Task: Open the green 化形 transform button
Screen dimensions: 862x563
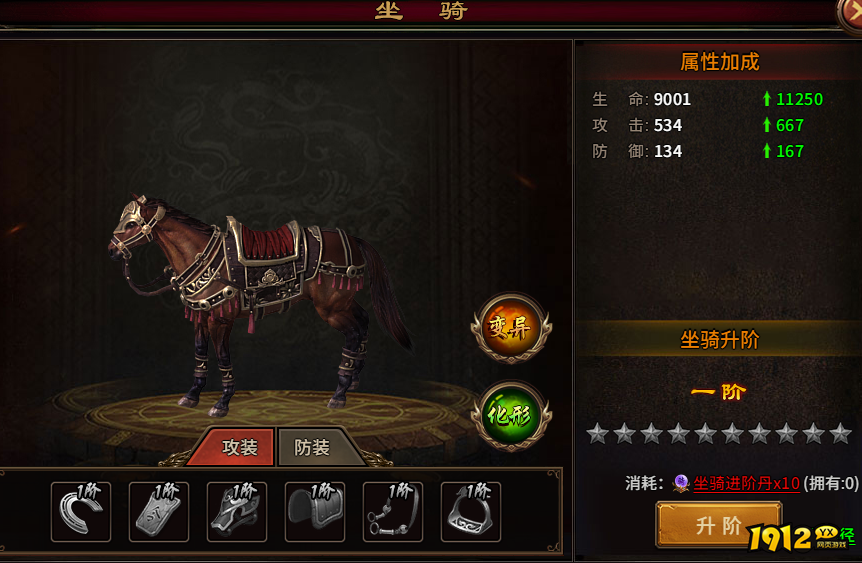Action: click(x=511, y=414)
